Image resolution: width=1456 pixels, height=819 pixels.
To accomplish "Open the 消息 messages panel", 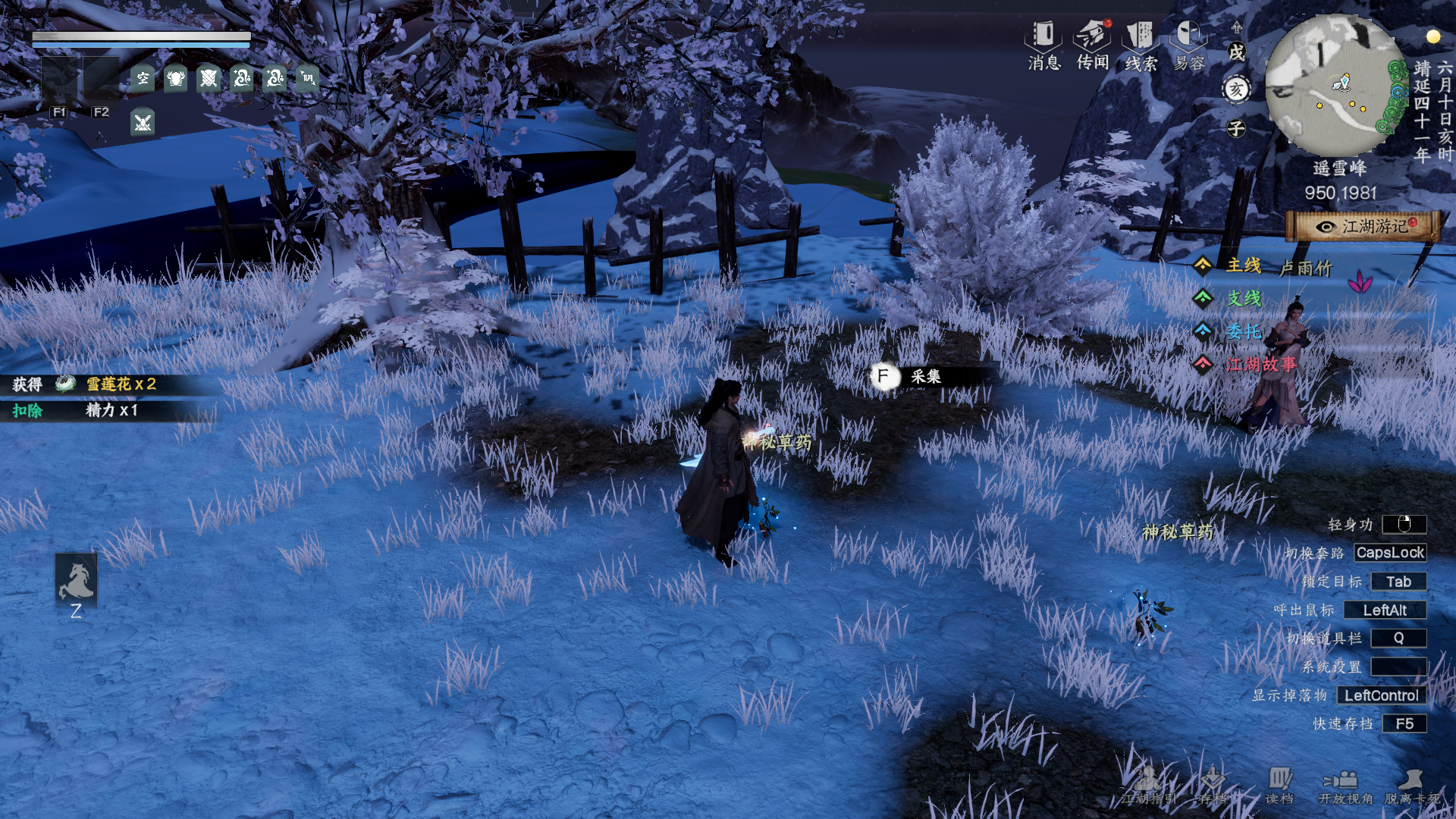I will coord(1043,45).
